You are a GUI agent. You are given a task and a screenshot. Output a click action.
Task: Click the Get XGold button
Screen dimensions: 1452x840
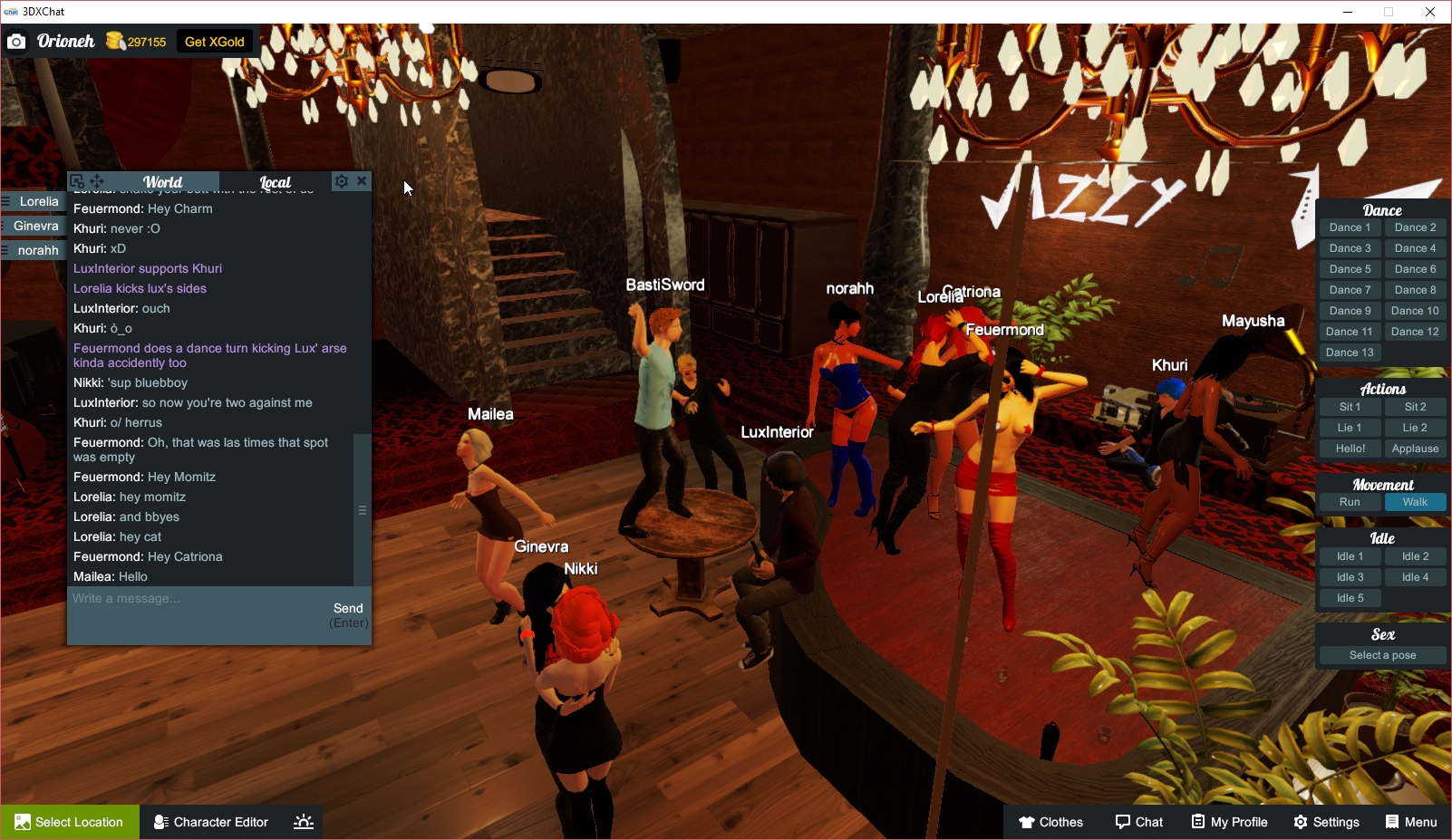pos(214,41)
